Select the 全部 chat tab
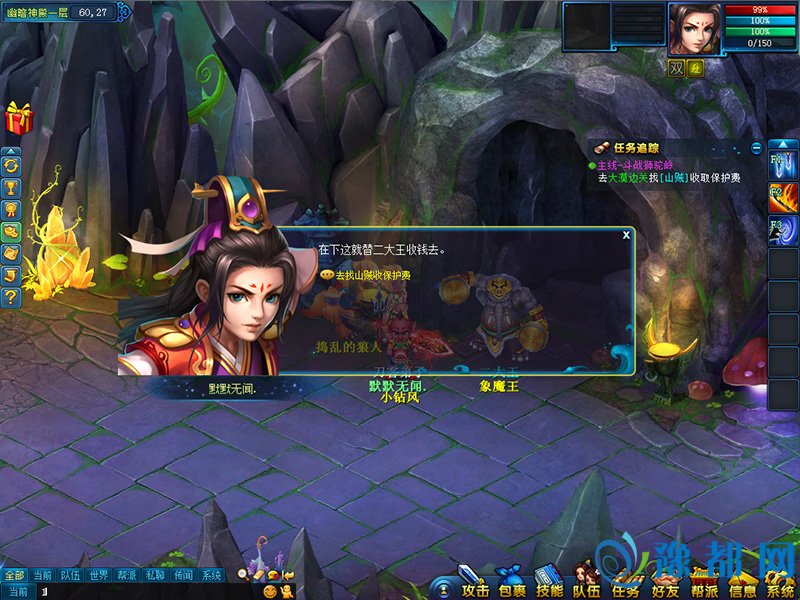Image resolution: width=800 pixels, height=600 pixels. tap(13, 575)
